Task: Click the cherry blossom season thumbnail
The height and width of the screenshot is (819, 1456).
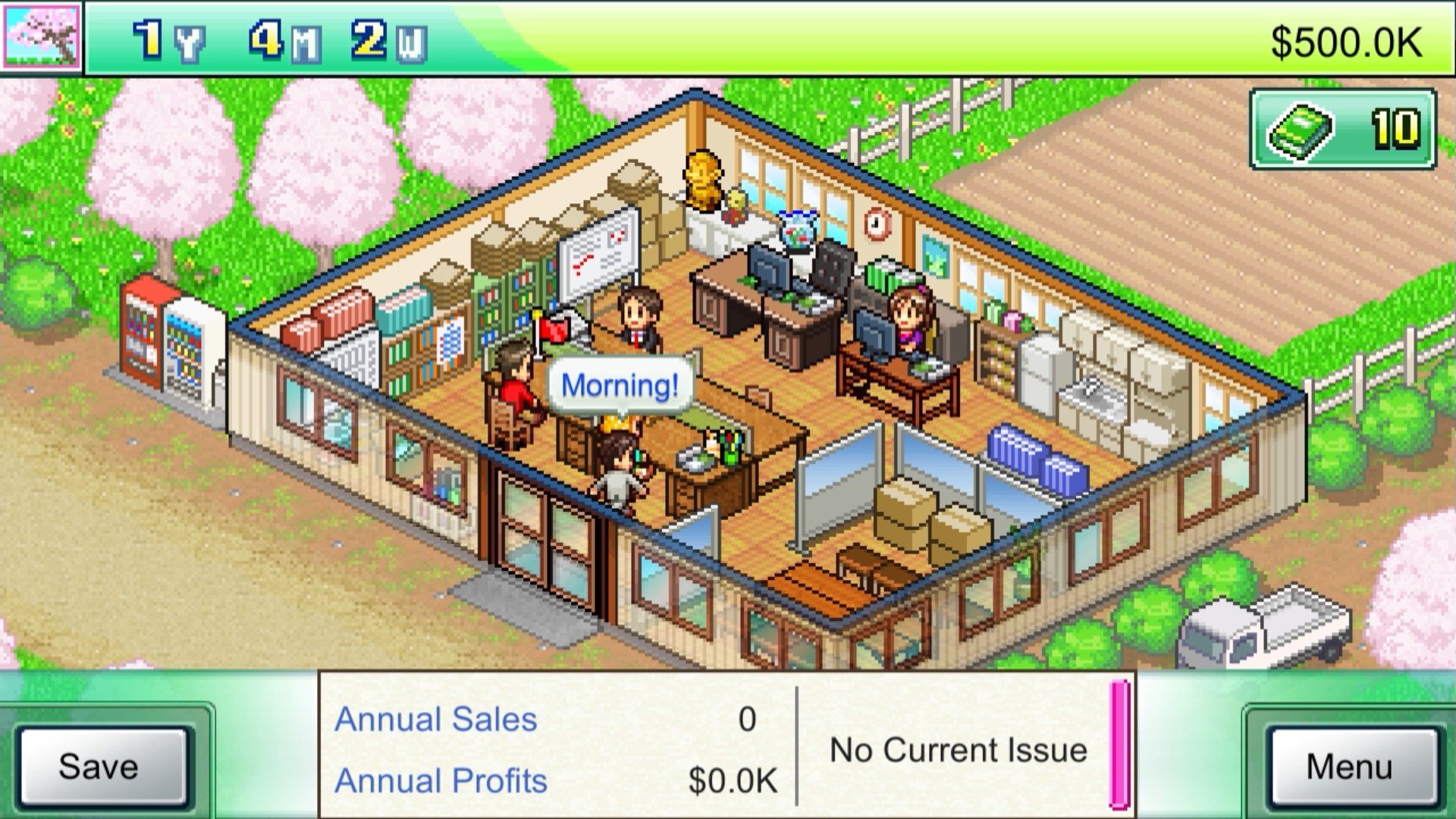Action: click(42, 38)
